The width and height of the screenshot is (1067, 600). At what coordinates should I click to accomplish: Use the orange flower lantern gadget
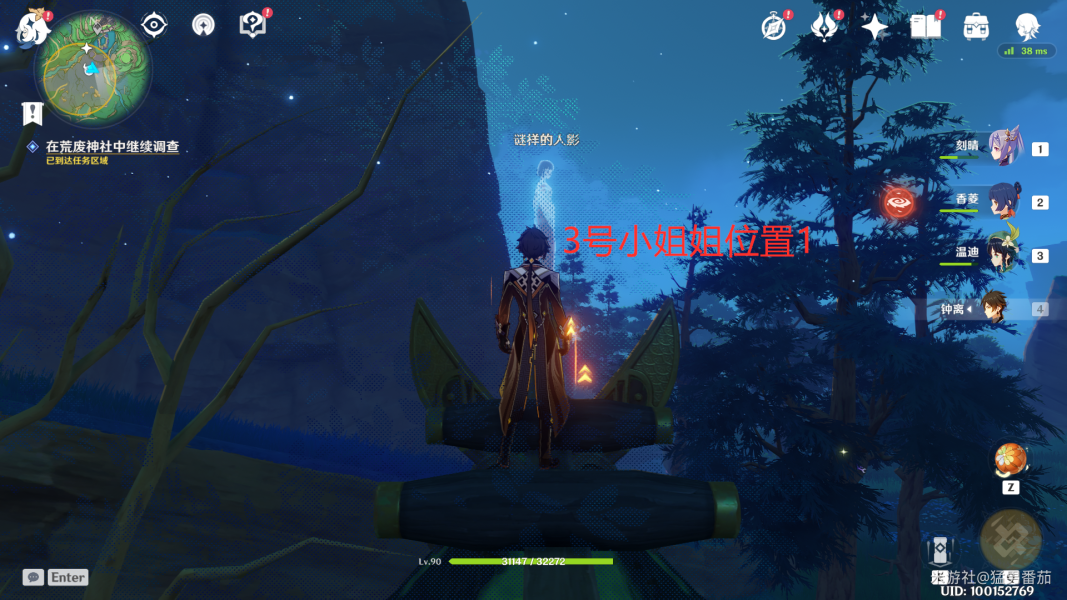click(x=1010, y=459)
